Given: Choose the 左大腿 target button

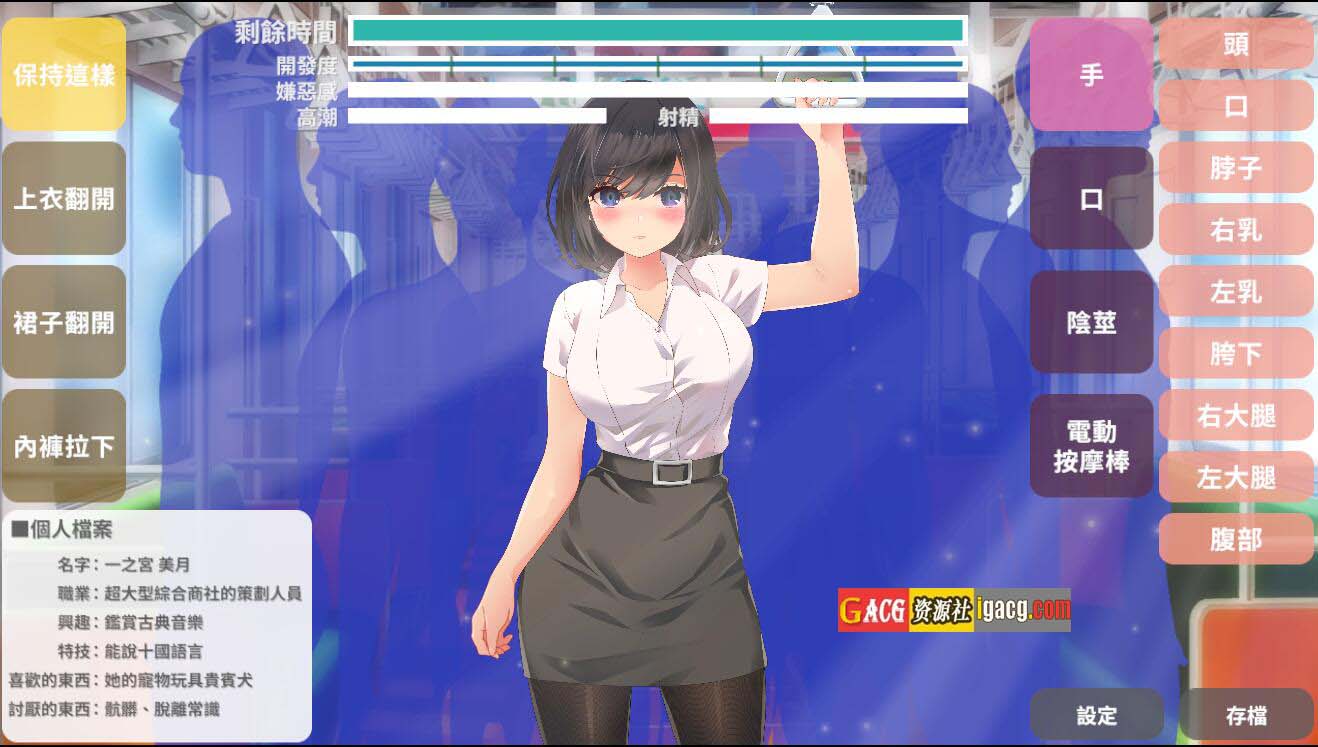Looking at the screenshot, I should click(x=1235, y=477).
